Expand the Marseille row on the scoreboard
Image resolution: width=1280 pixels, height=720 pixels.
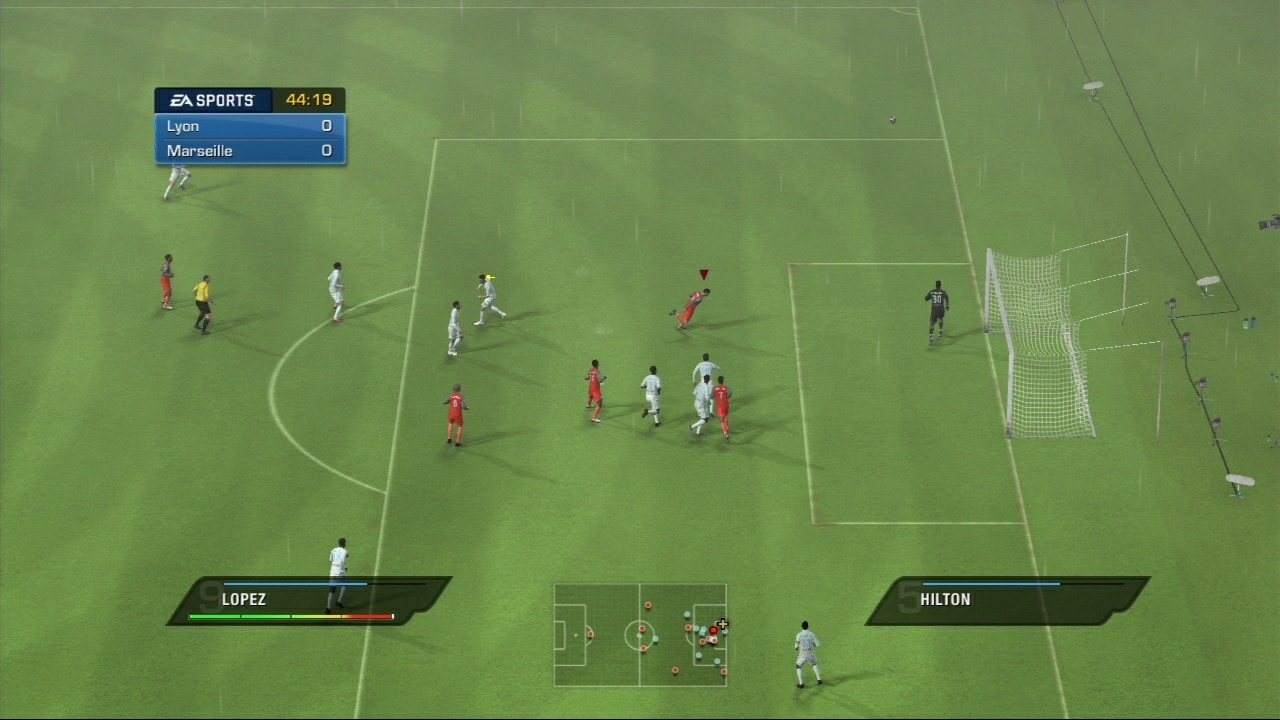(x=248, y=151)
